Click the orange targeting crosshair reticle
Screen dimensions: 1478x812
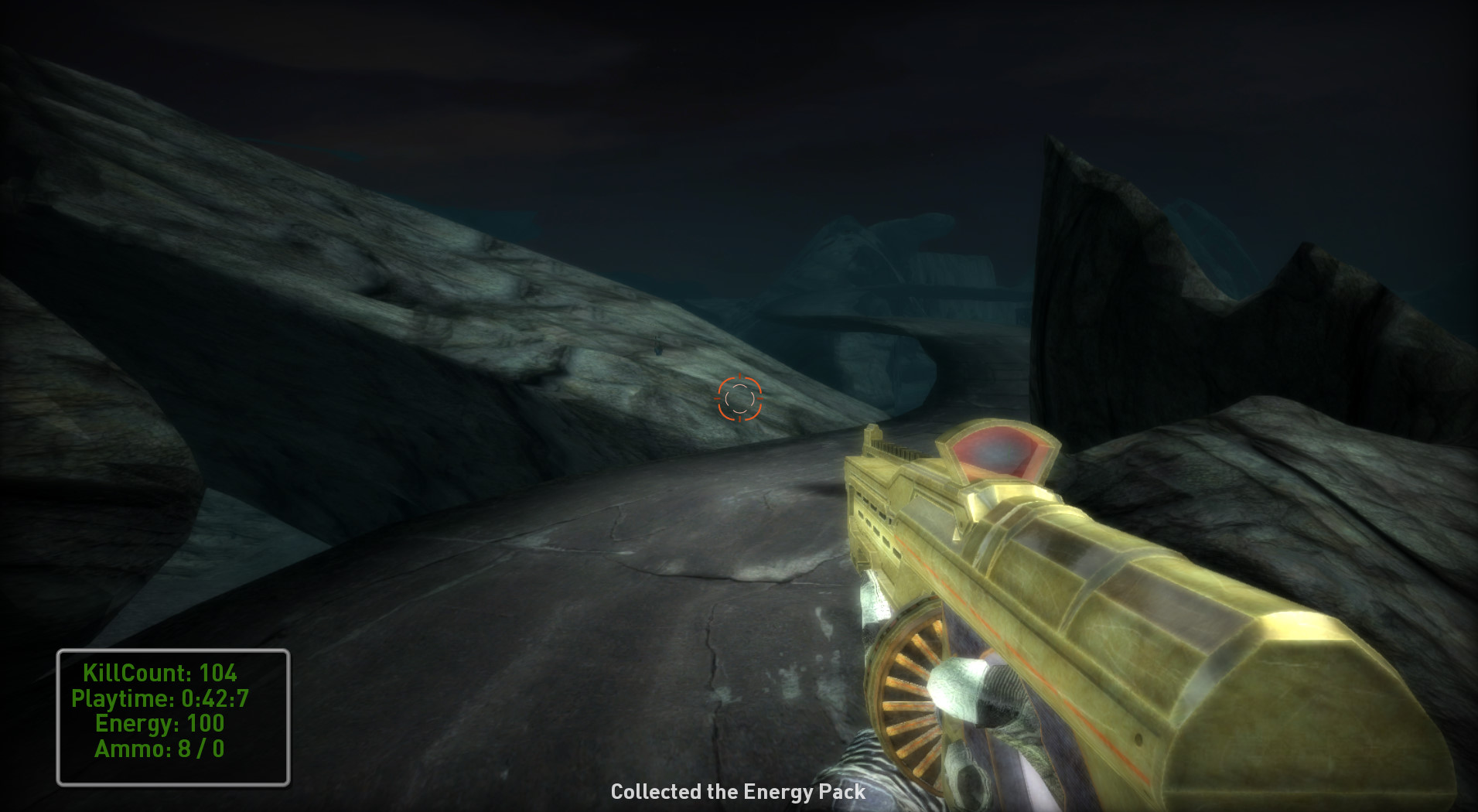(x=740, y=397)
